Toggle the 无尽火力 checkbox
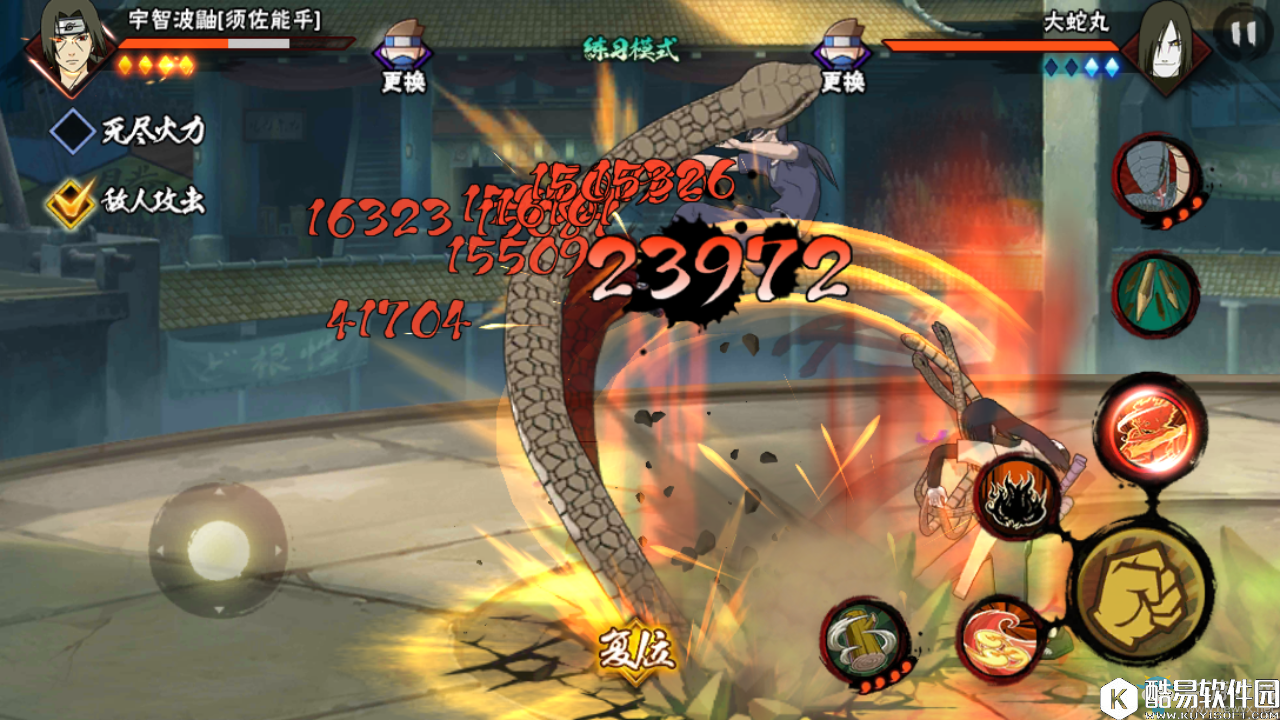Screen dimensions: 1280x720 pyautogui.click(x=73, y=132)
